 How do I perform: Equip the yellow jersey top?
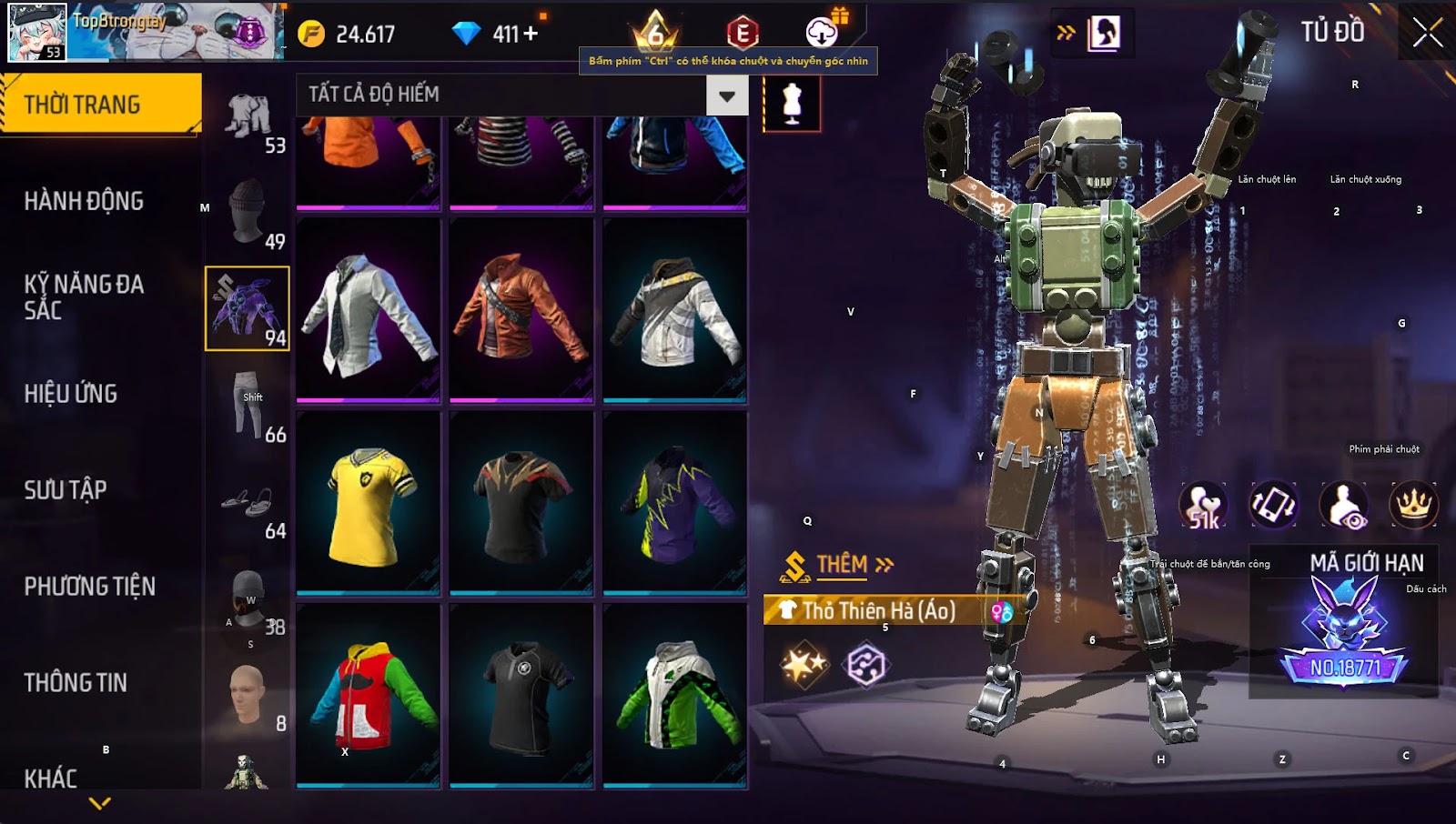369,503
